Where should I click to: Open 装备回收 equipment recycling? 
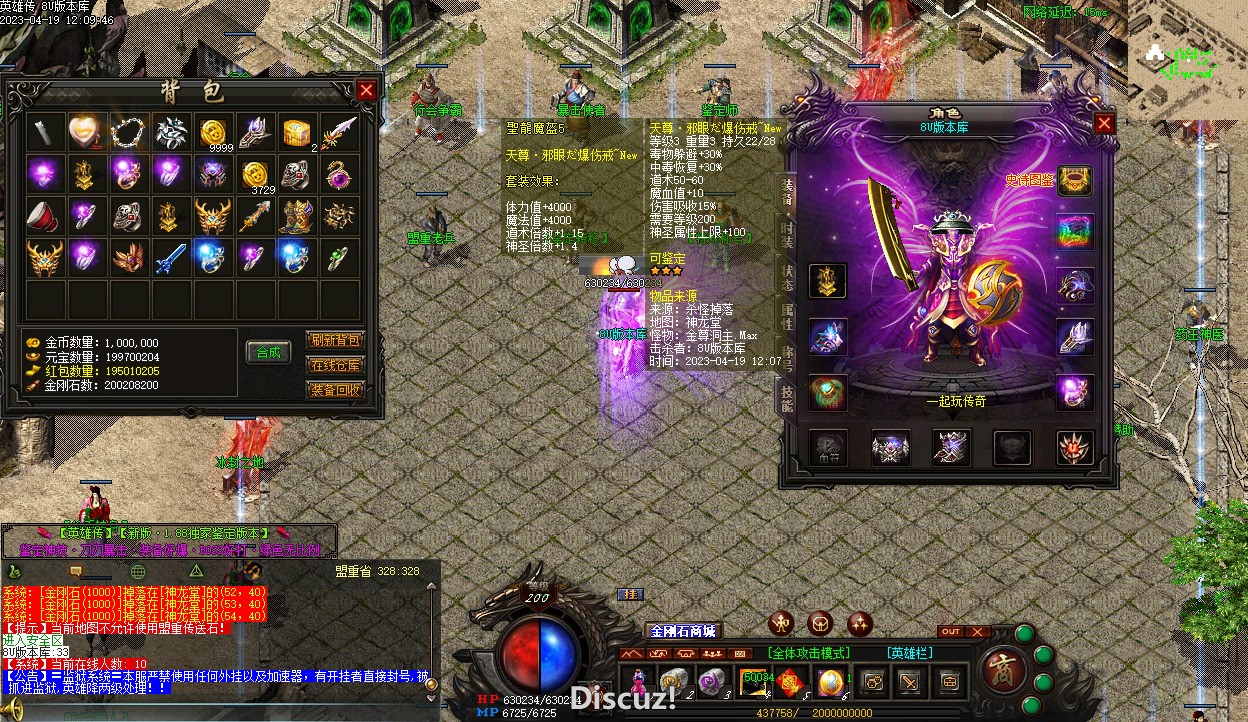335,390
